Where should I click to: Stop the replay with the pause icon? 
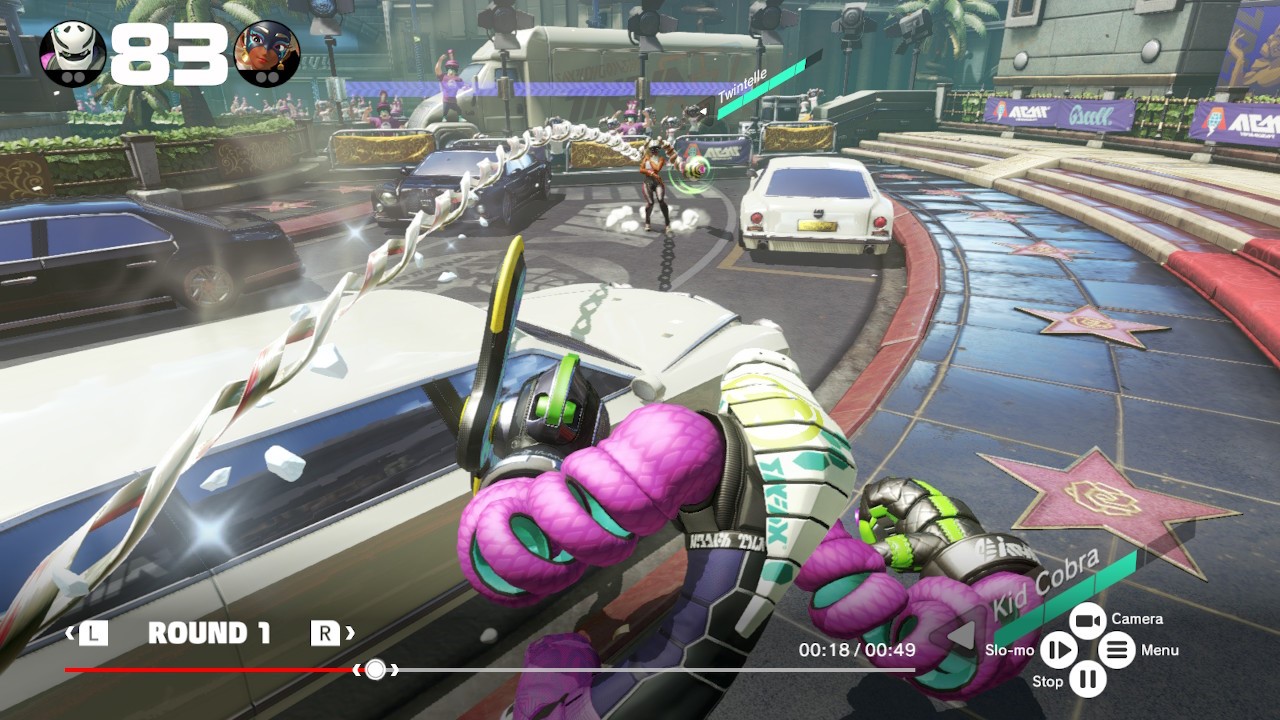pyautogui.click(x=1087, y=681)
